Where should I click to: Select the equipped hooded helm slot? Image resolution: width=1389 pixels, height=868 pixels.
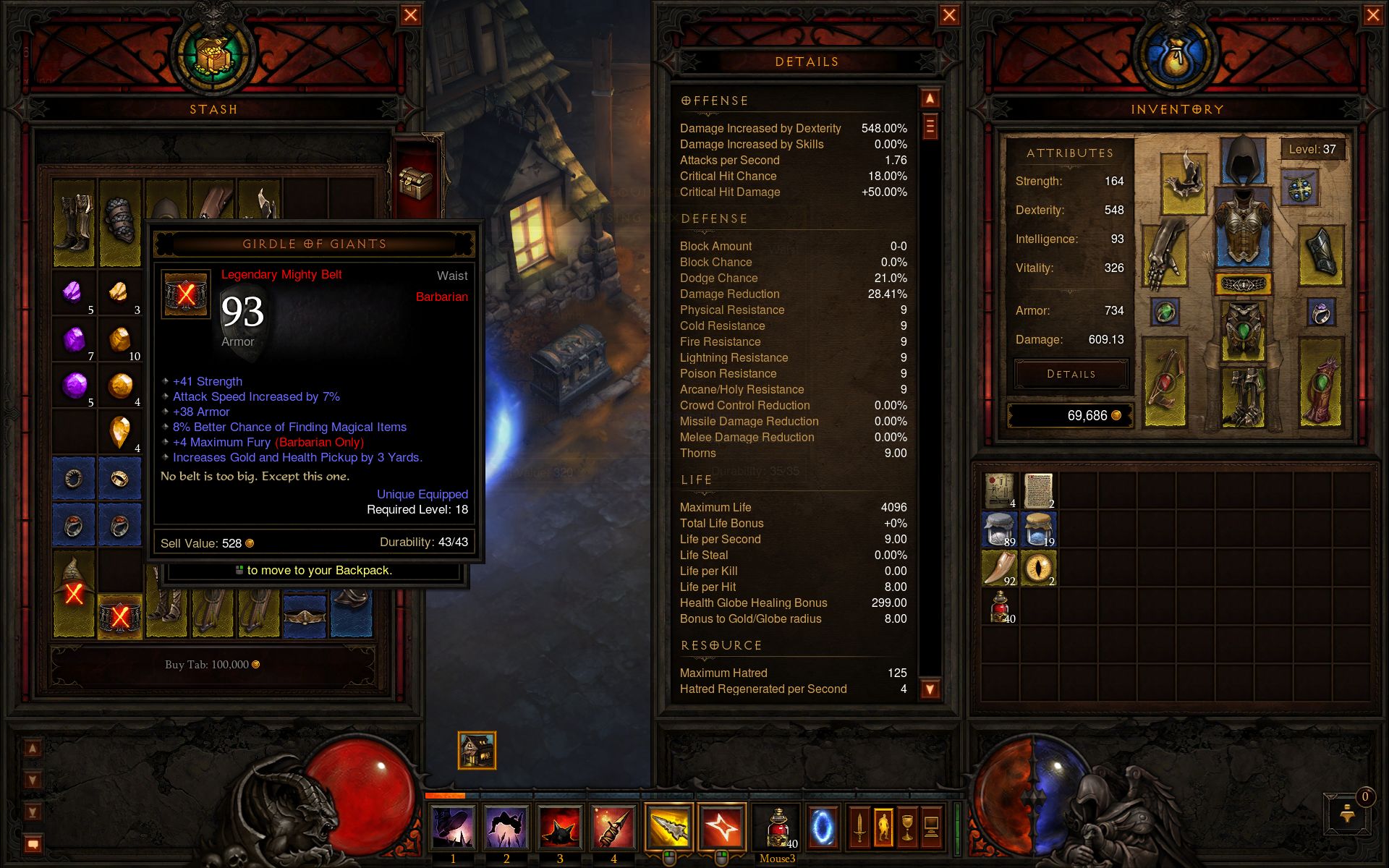pyautogui.click(x=1243, y=160)
